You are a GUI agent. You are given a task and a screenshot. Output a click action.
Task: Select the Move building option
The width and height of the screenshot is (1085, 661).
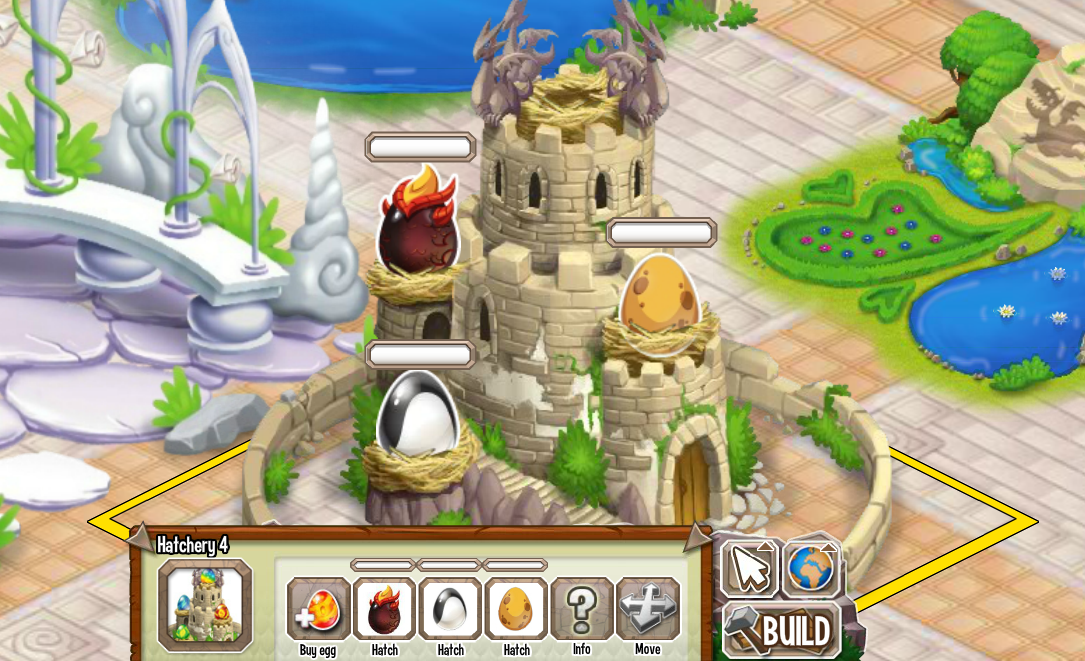point(647,610)
